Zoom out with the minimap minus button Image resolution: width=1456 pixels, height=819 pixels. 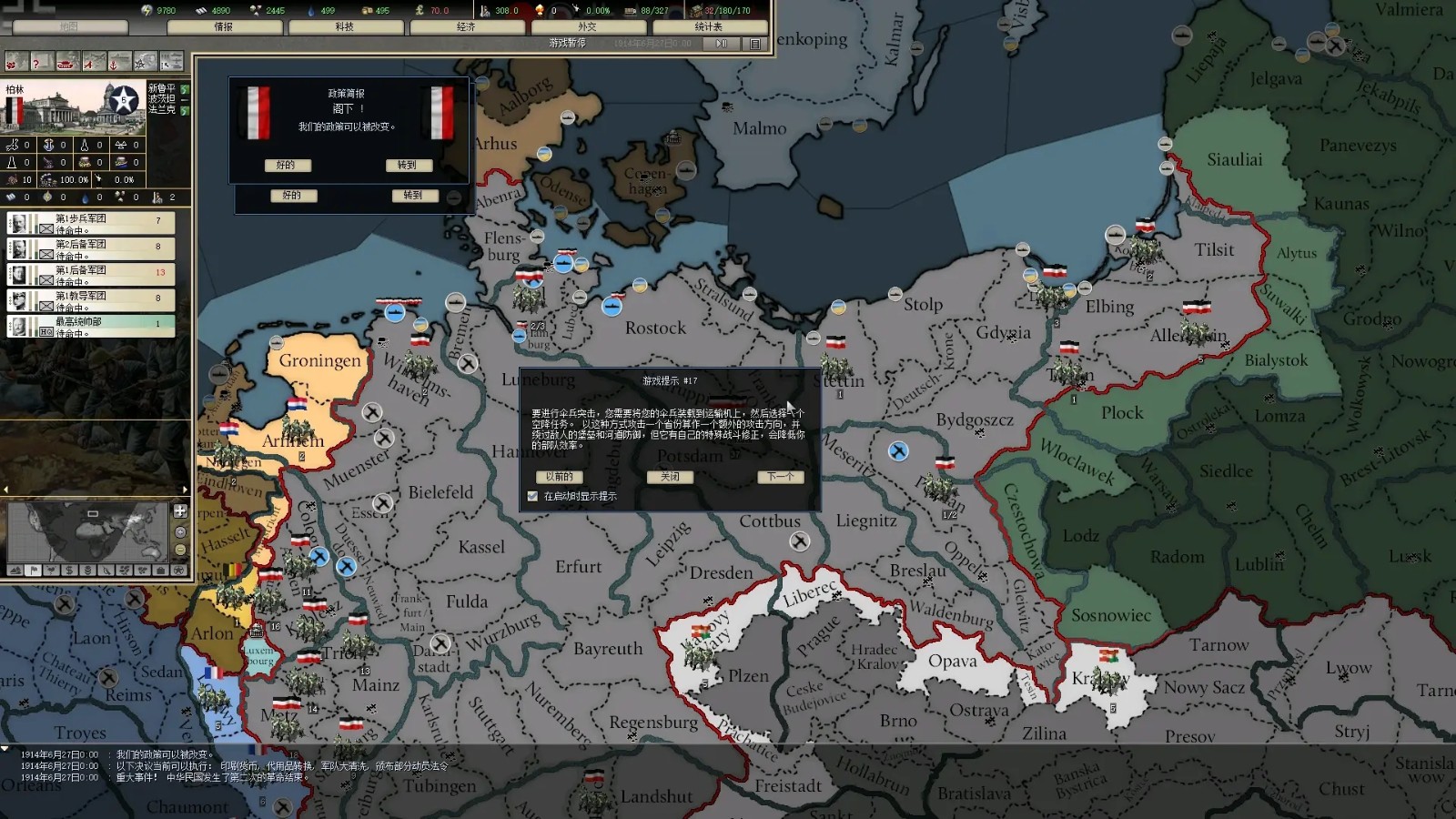[x=180, y=550]
